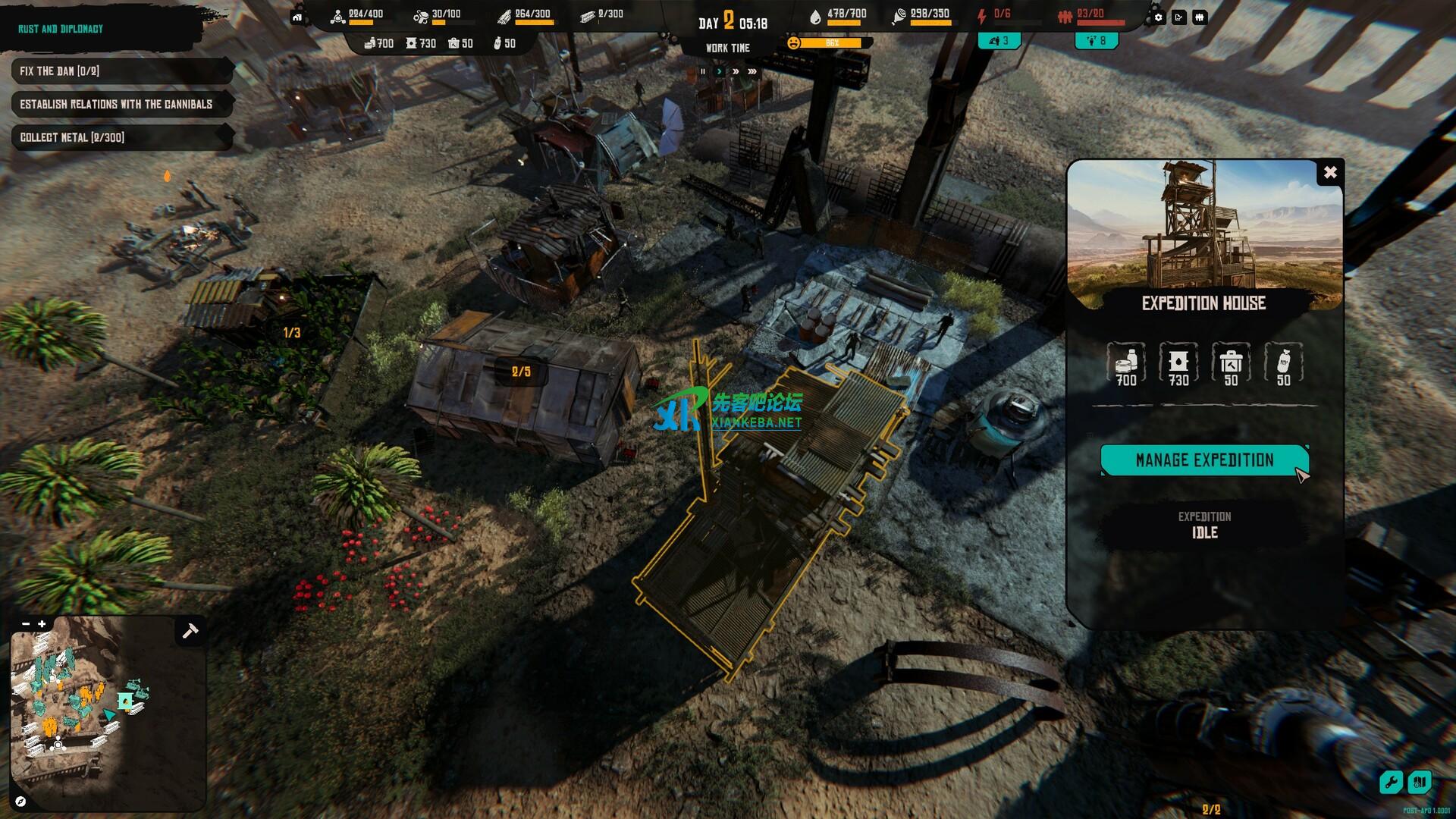The image size is (1456, 819).
Task: Open settings with the gear icon
Action: tap(1158, 17)
